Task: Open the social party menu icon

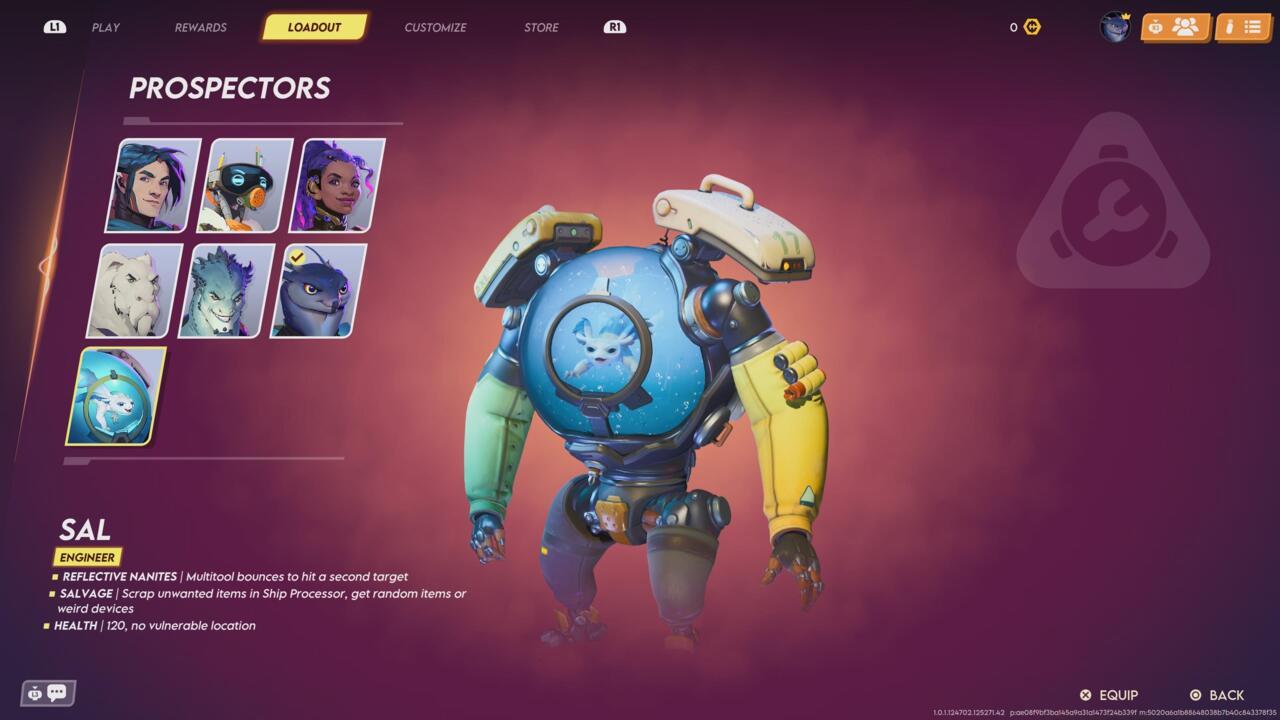Action: pyautogui.click(x=1184, y=26)
